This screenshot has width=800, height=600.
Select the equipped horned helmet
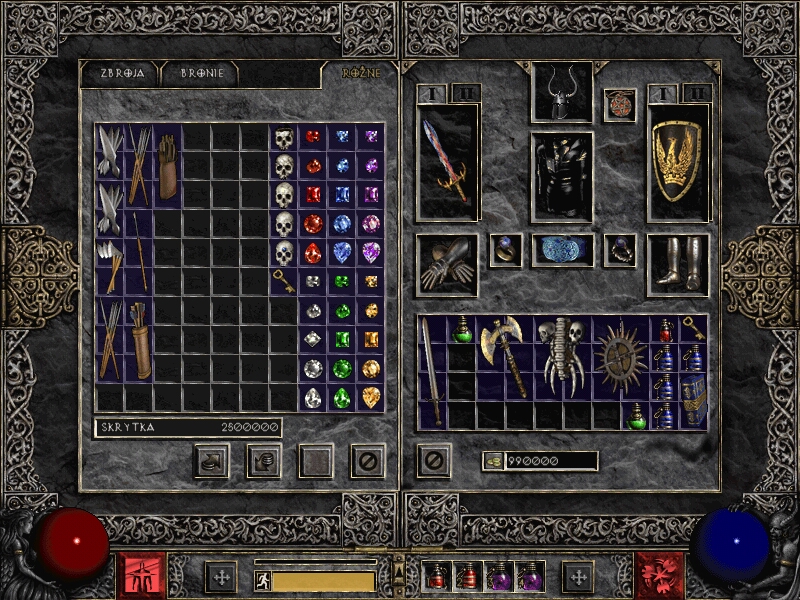click(561, 93)
